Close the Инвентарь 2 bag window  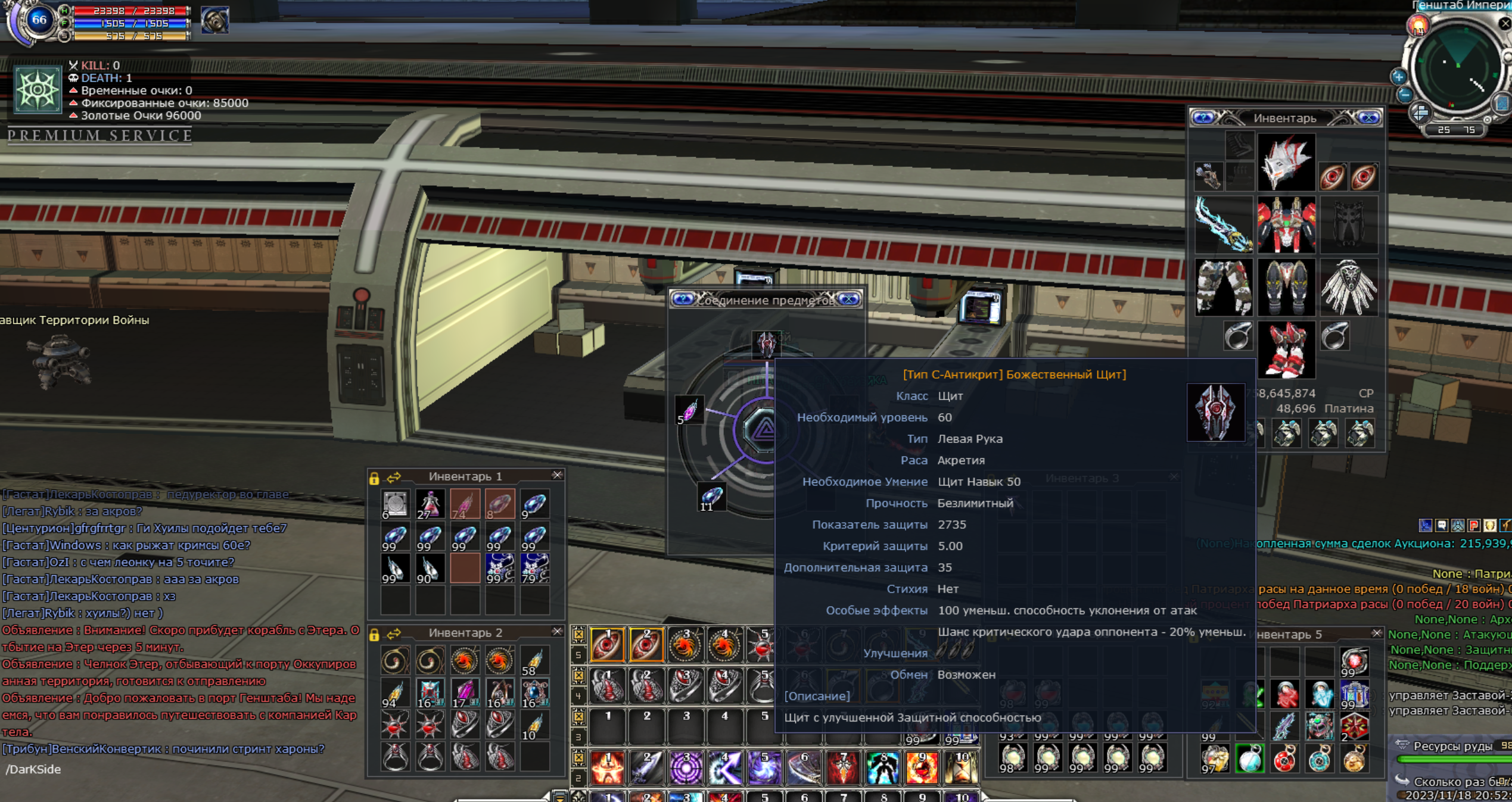[x=557, y=632]
